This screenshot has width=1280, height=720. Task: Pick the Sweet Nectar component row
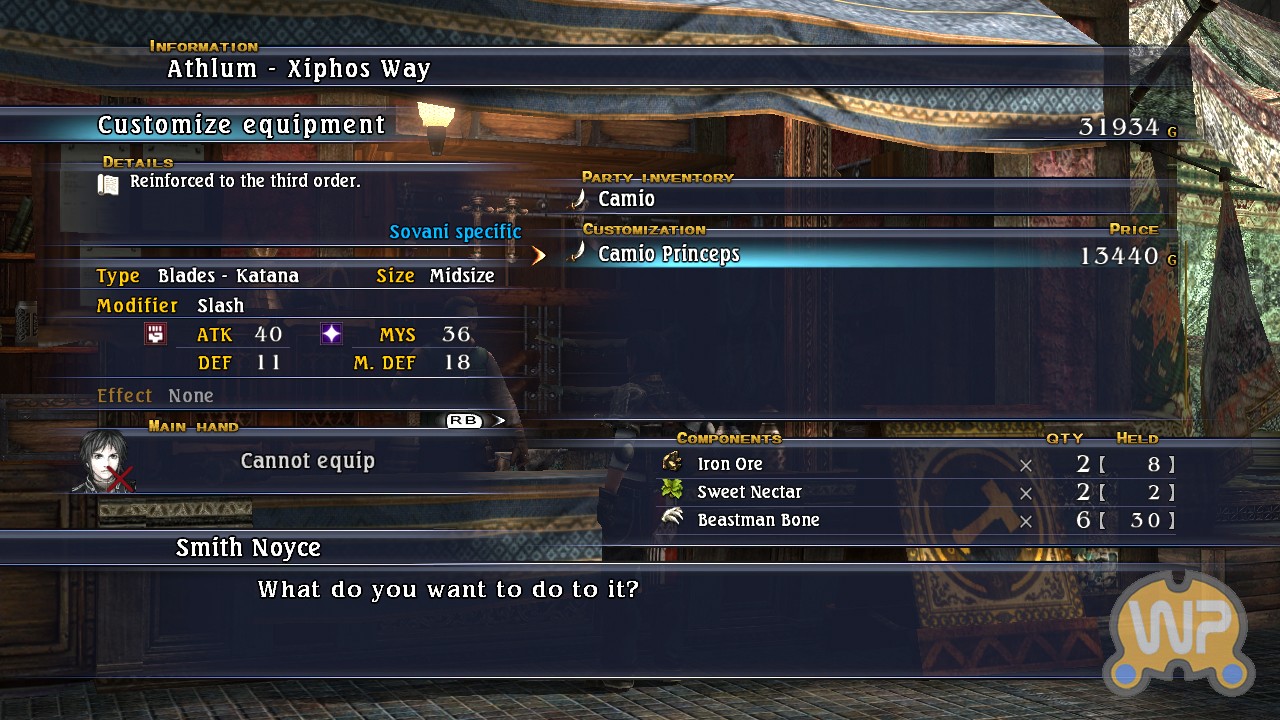(749, 492)
